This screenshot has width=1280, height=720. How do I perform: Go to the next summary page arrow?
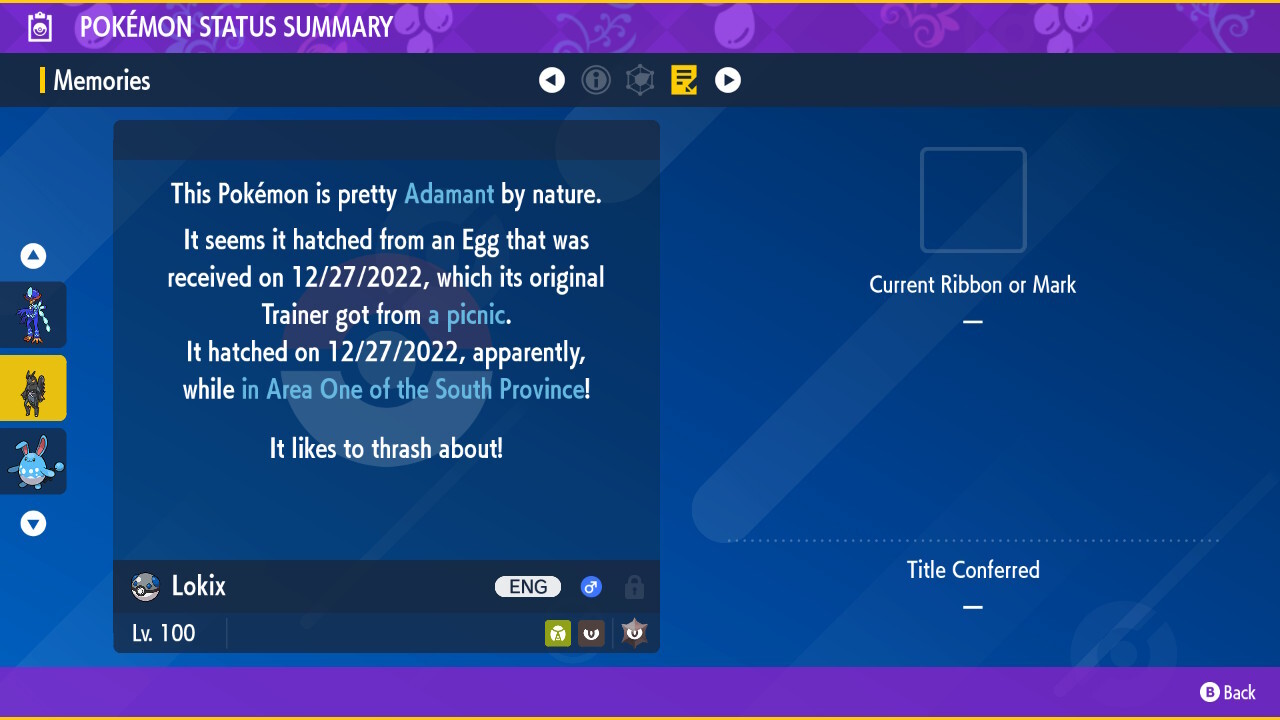click(728, 80)
